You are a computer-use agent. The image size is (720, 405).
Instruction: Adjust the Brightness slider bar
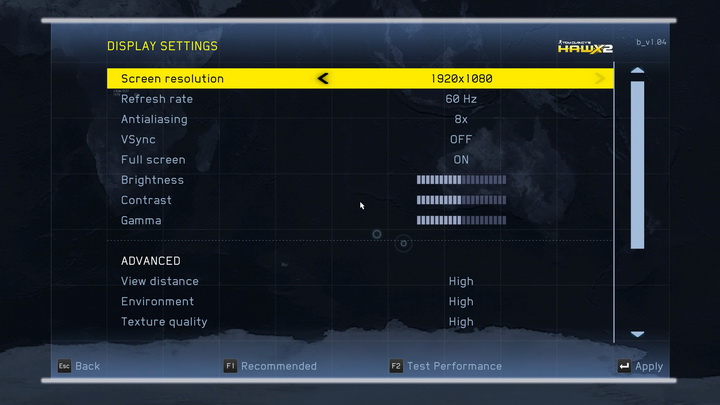click(x=461, y=180)
